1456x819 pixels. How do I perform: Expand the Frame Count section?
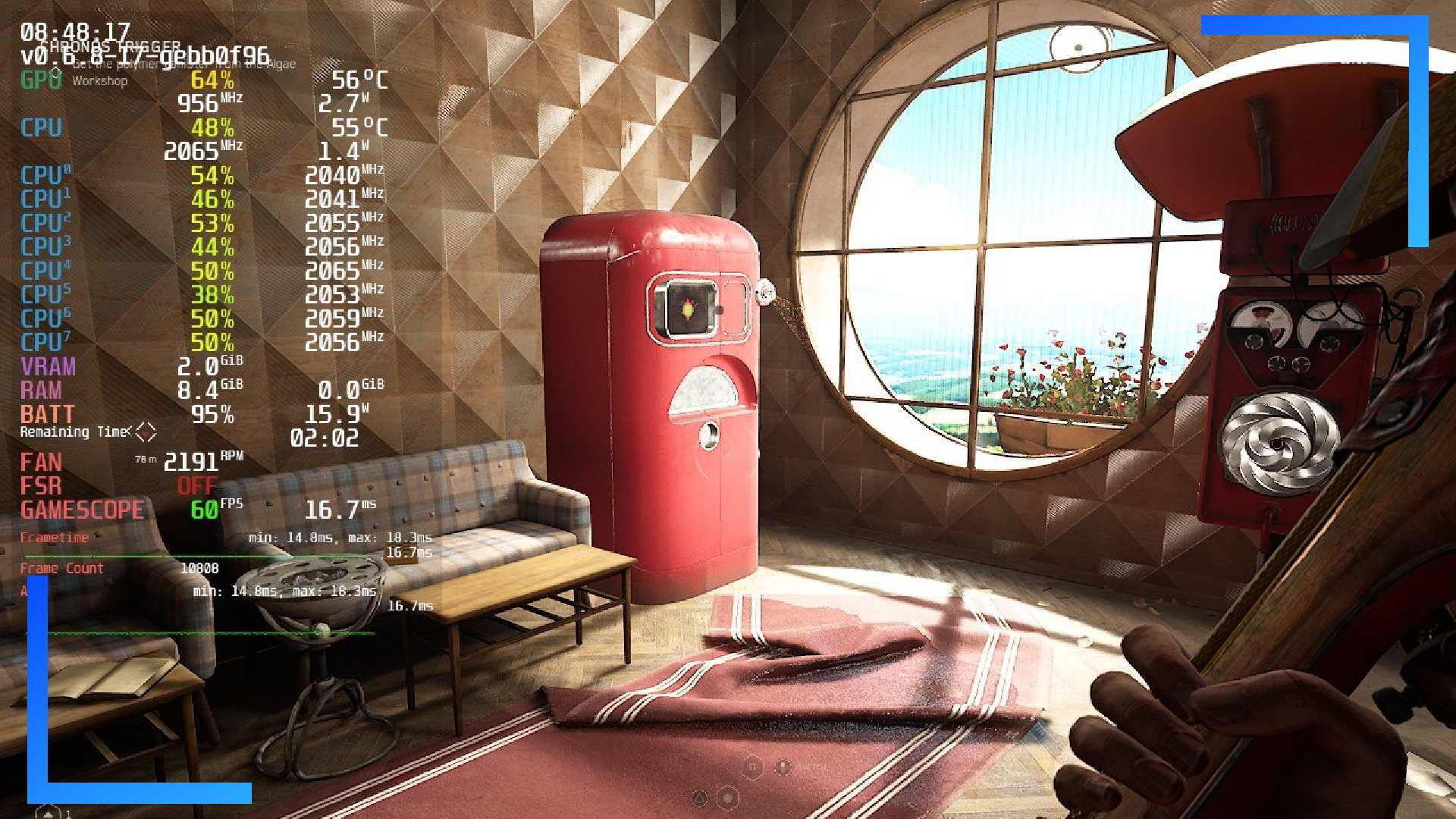click(62, 568)
